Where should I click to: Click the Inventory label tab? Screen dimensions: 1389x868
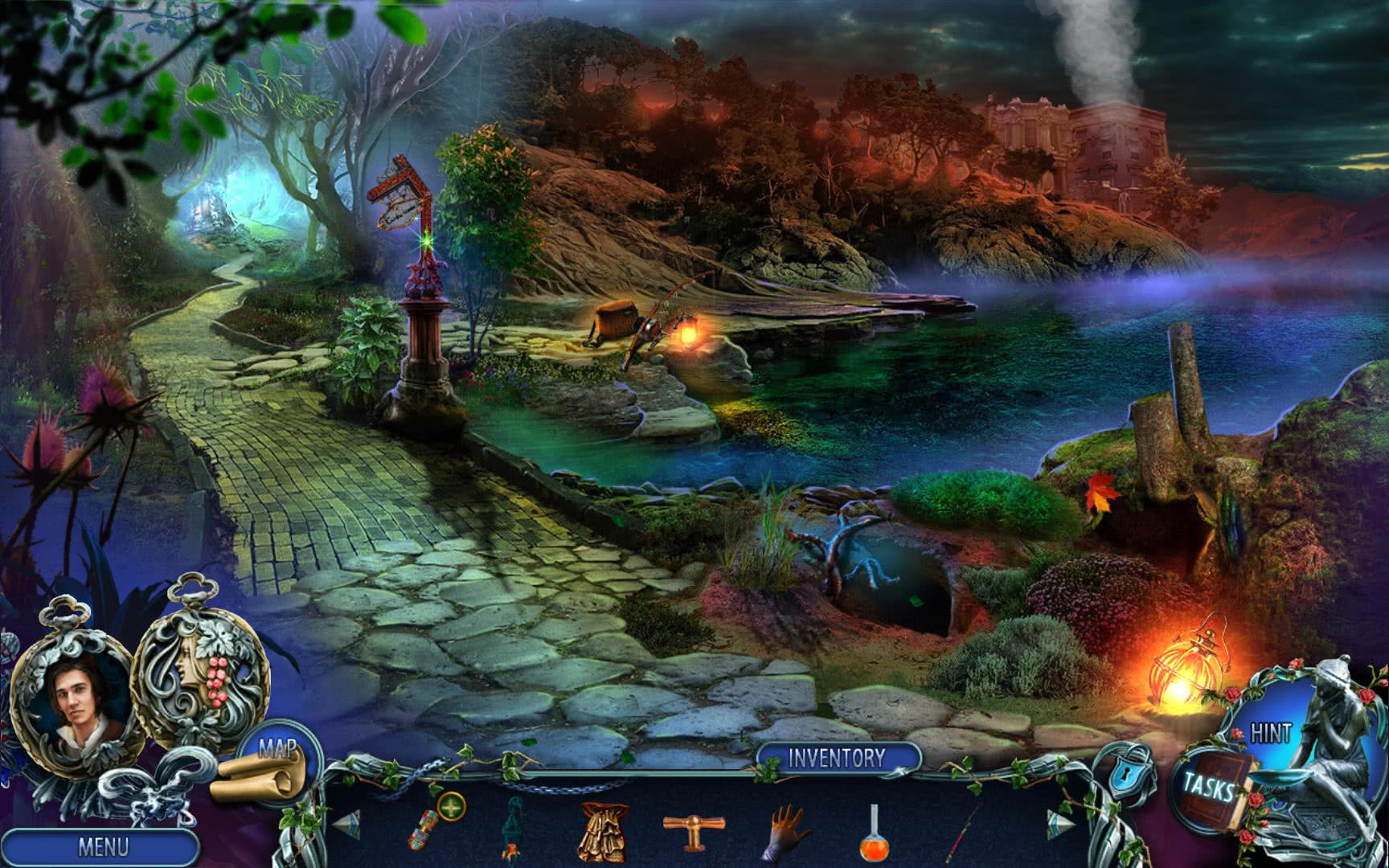coord(837,757)
